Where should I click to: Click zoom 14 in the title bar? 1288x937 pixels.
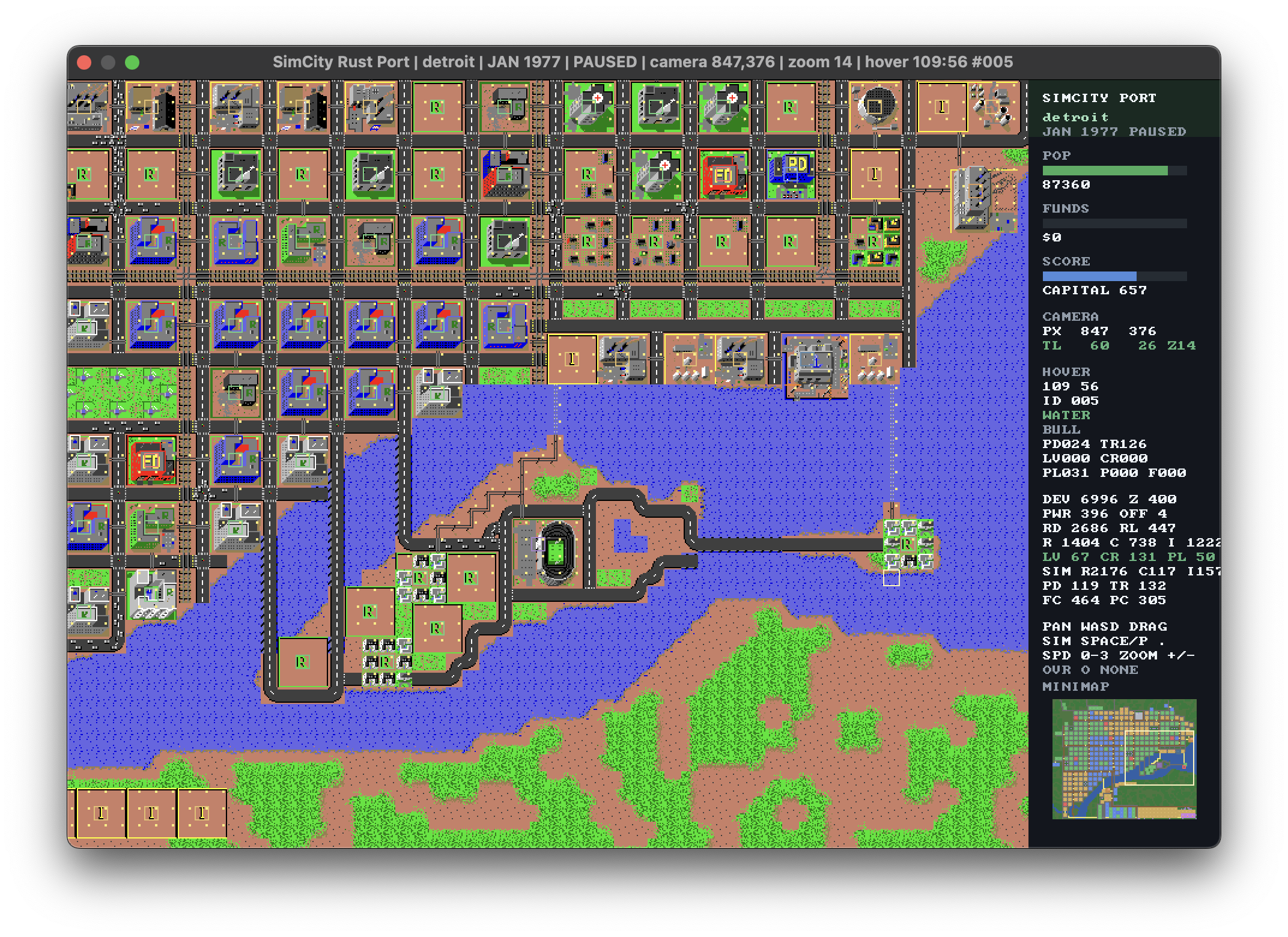point(820,62)
